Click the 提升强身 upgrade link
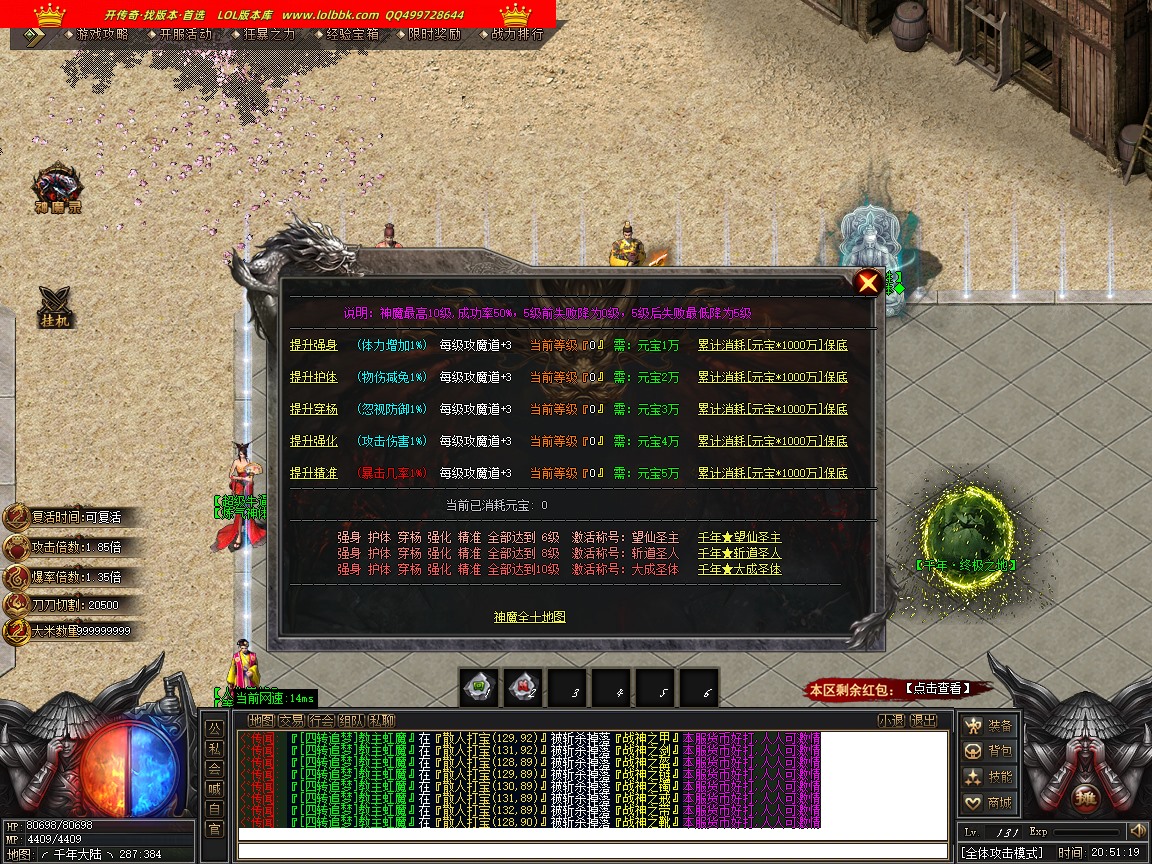The image size is (1152, 864). pos(314,345)
